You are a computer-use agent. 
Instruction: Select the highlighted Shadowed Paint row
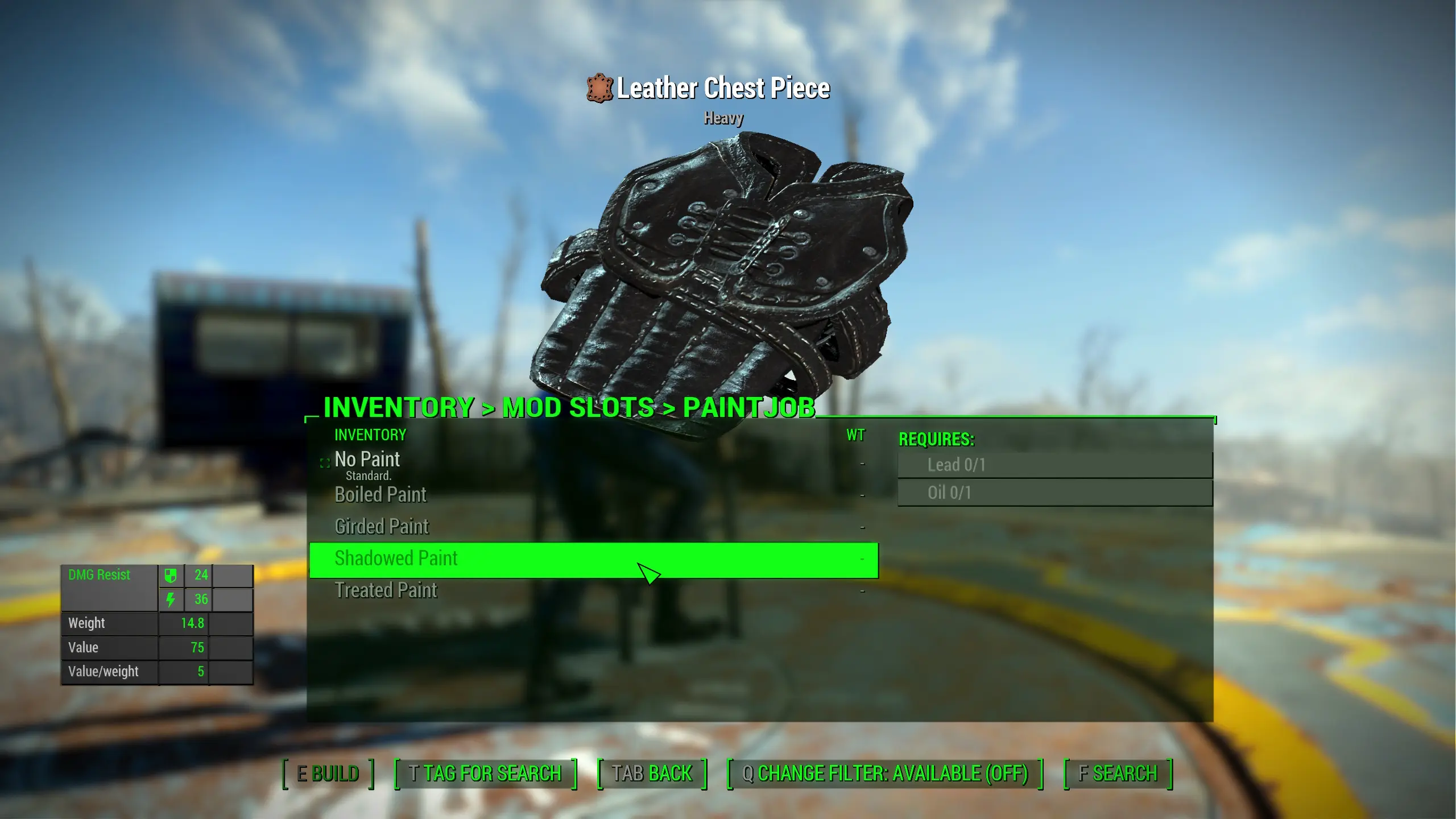593,560
